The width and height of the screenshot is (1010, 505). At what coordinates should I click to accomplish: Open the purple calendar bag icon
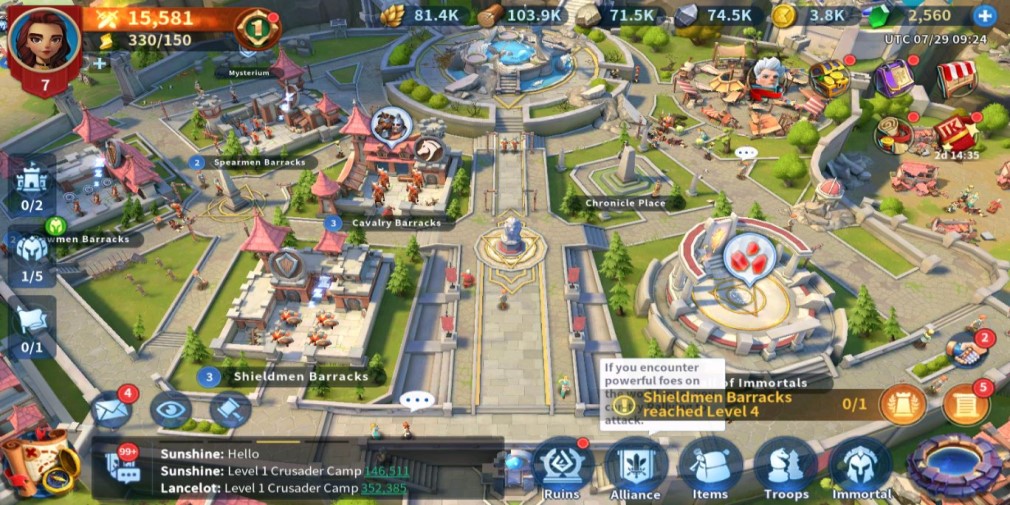(893, 77)
